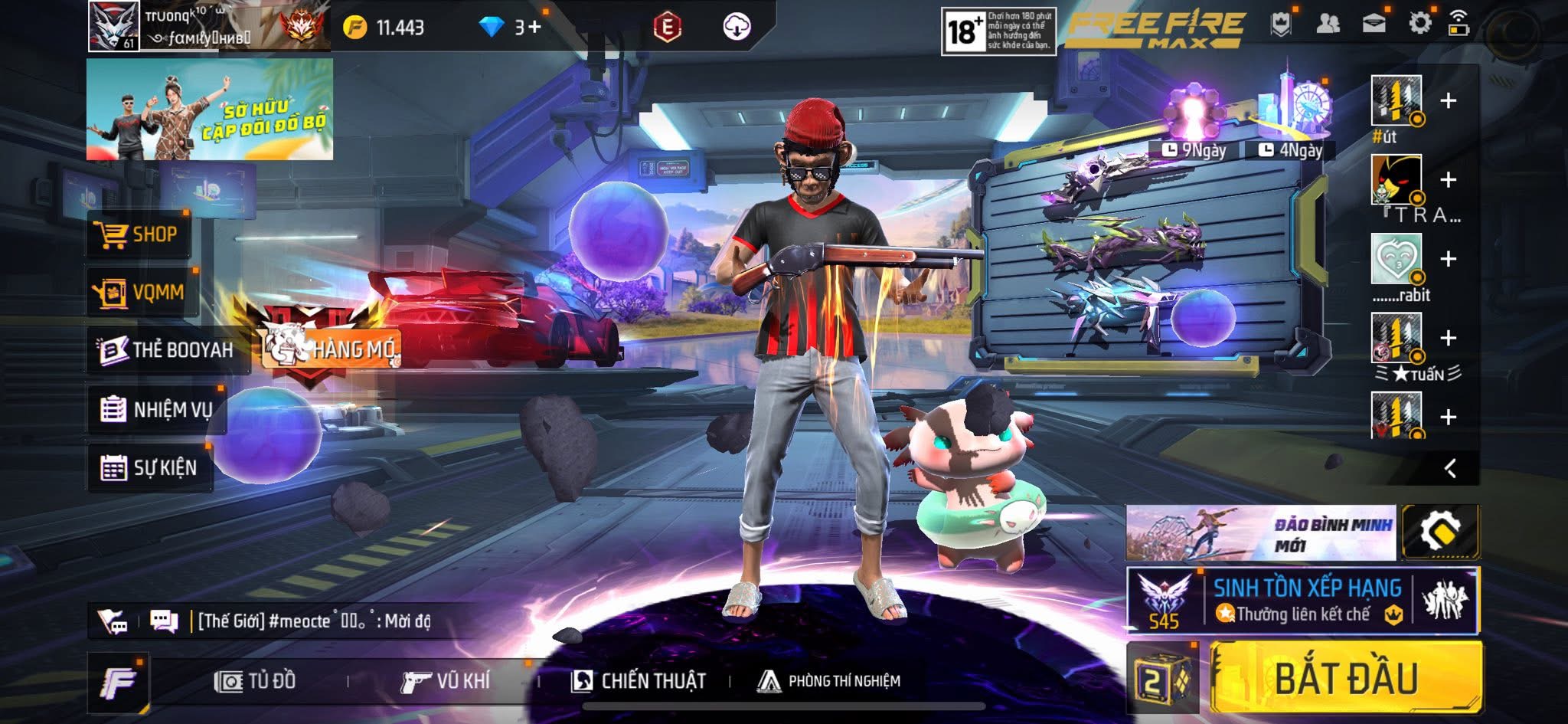Open the mail envelope icon

click(x=1374, y=24)
